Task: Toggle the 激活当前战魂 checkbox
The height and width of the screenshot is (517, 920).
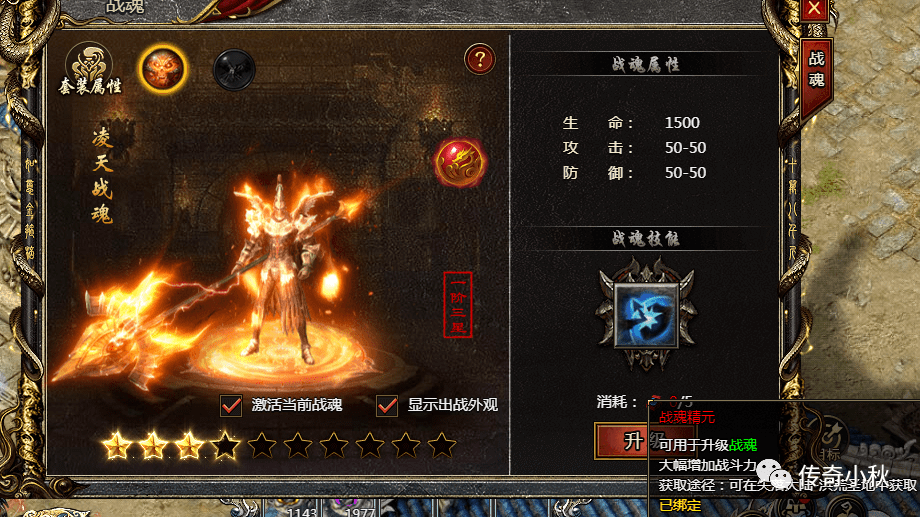Action: [232, 405]
